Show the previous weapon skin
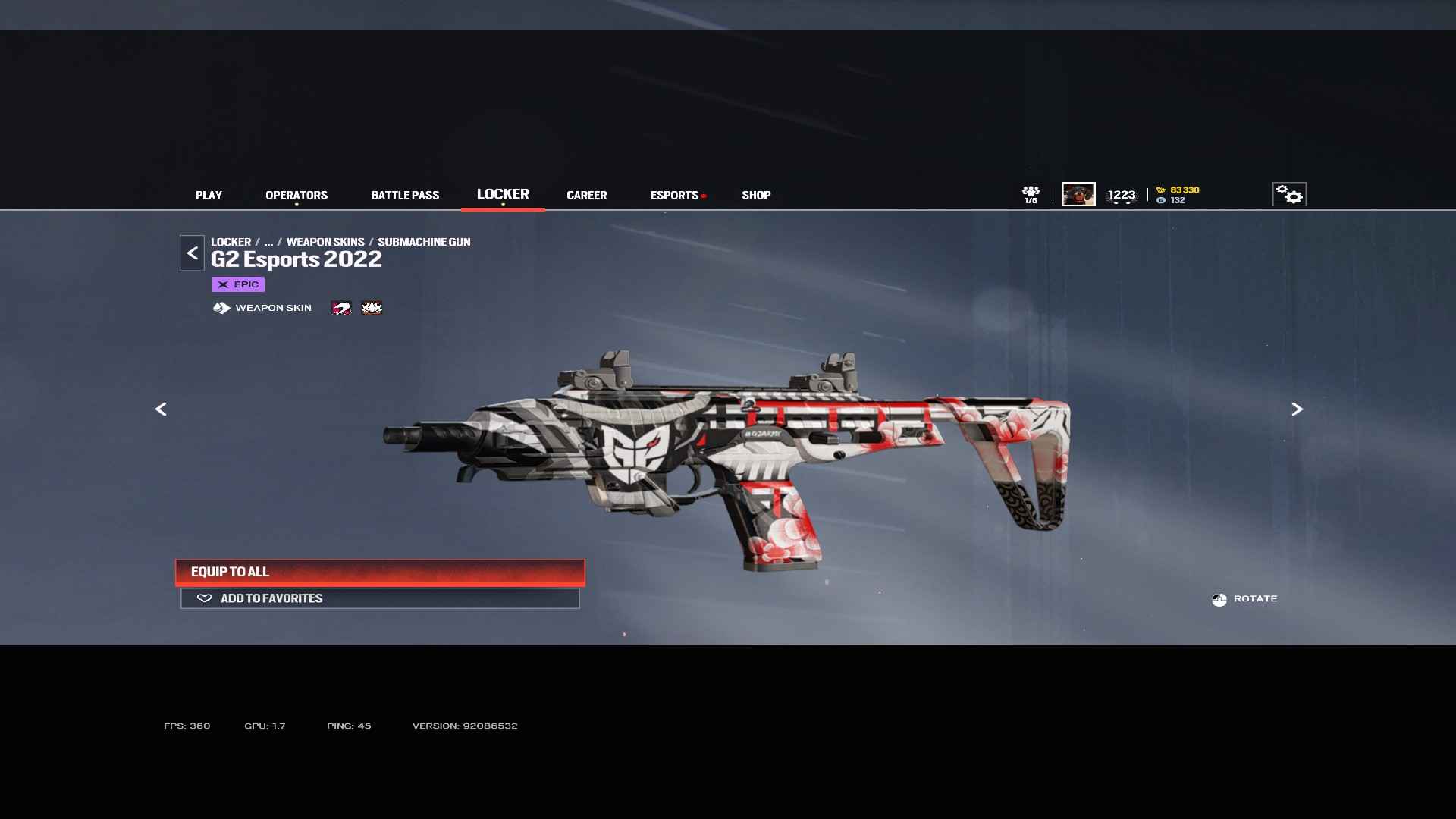 161,409
